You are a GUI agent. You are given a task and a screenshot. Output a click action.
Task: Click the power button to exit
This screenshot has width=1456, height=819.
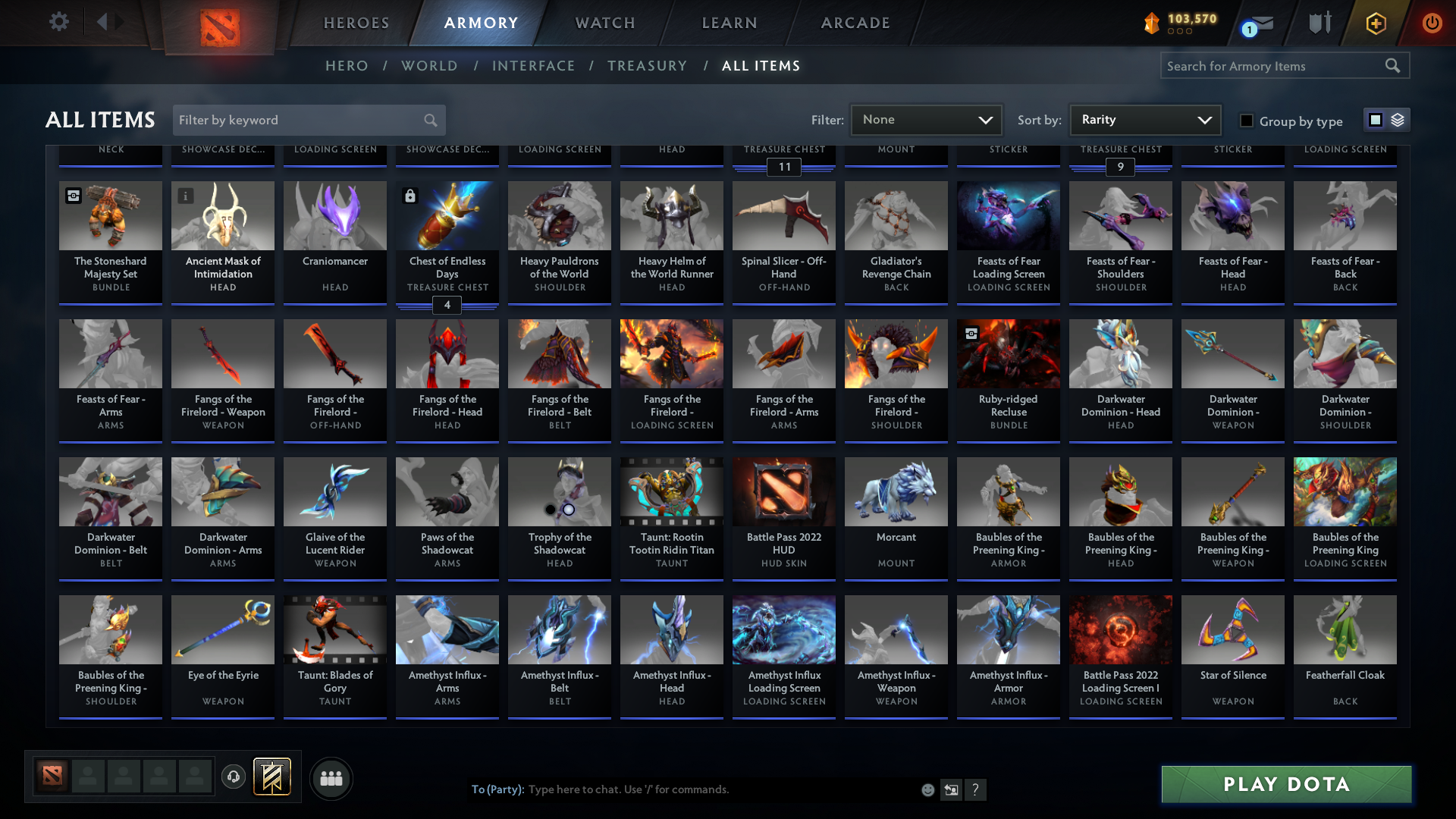[1432, 24]
